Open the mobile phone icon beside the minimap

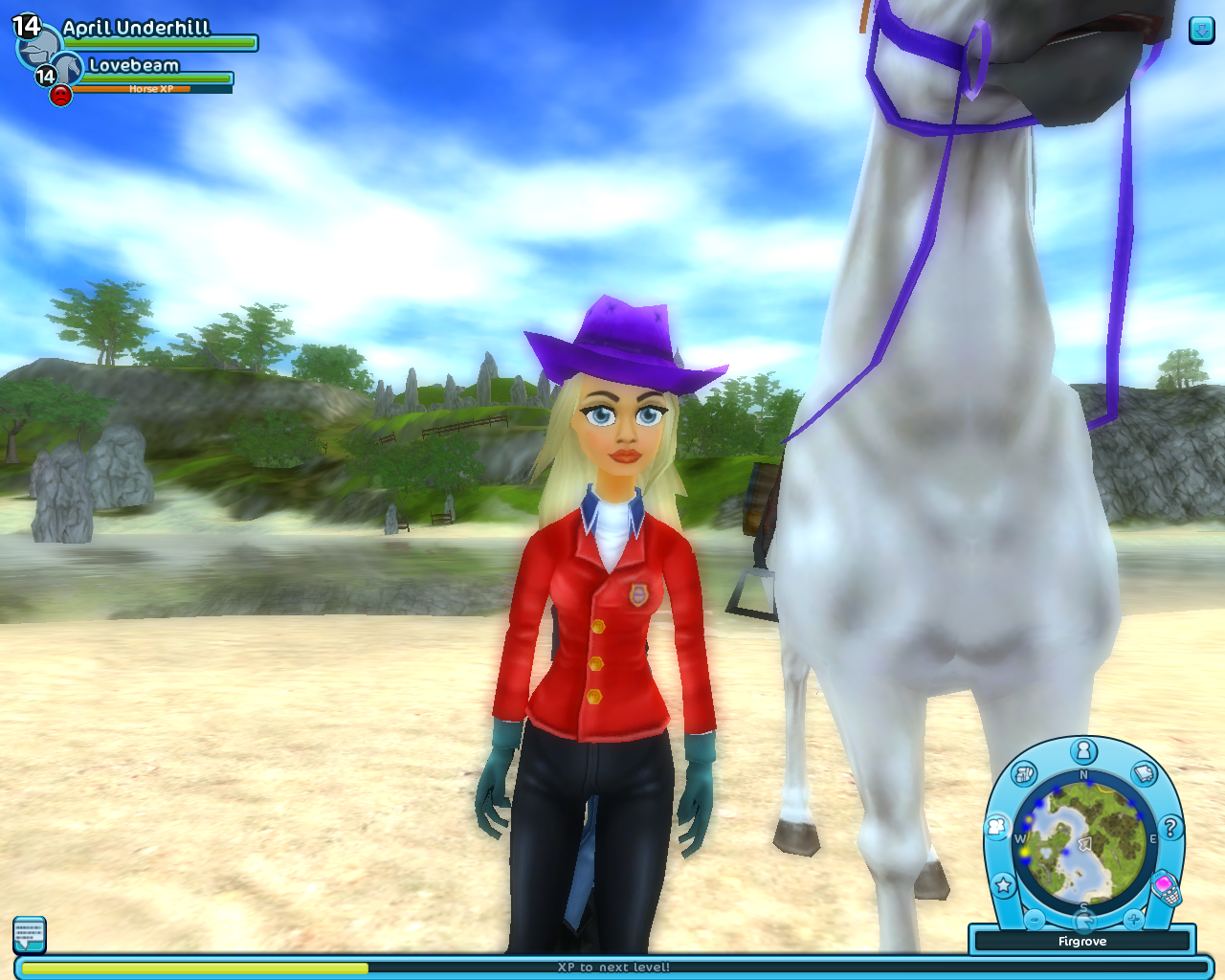click(x=1168, y=888)
